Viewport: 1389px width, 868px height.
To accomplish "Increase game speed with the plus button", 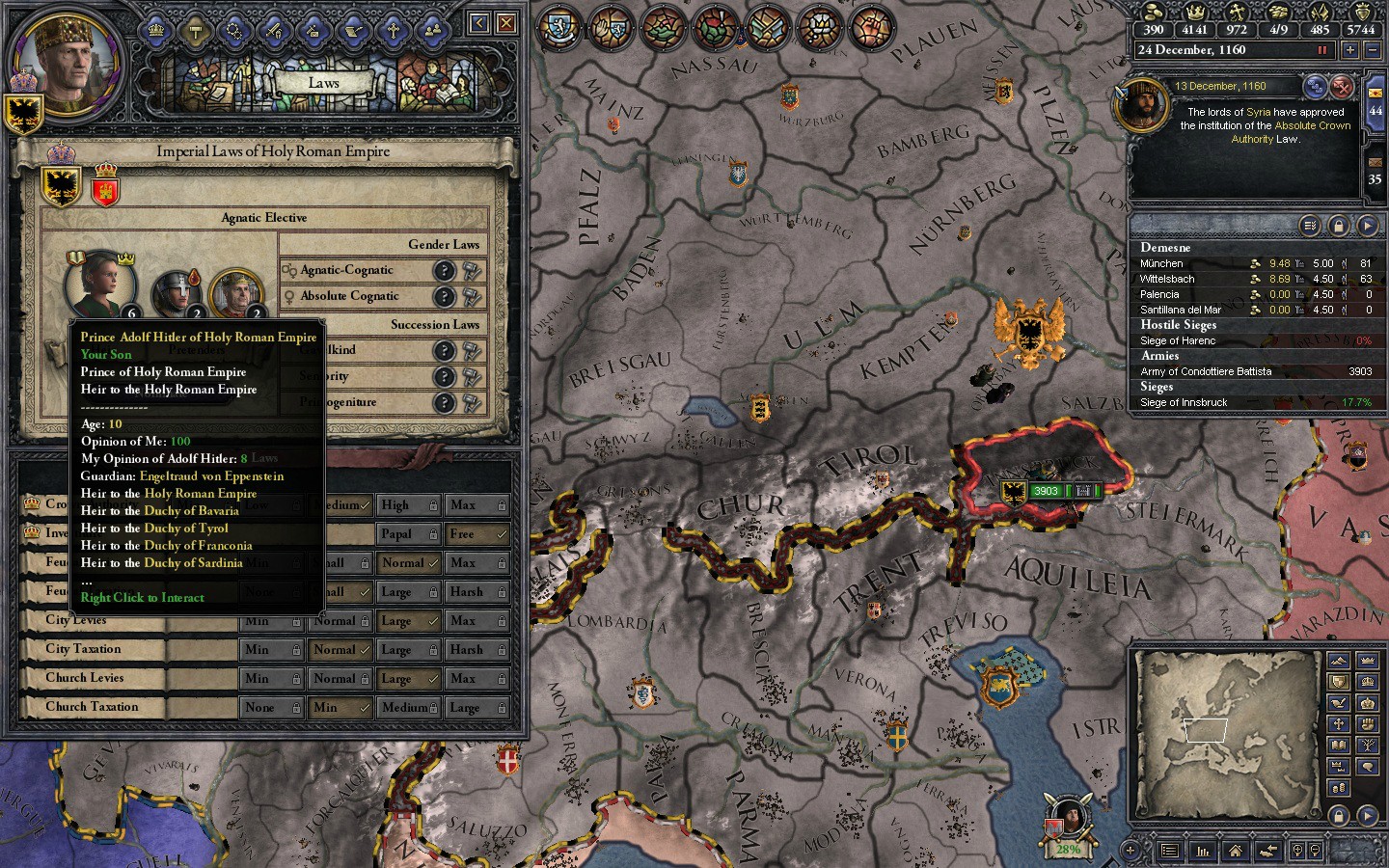I will coord(1350,50).
